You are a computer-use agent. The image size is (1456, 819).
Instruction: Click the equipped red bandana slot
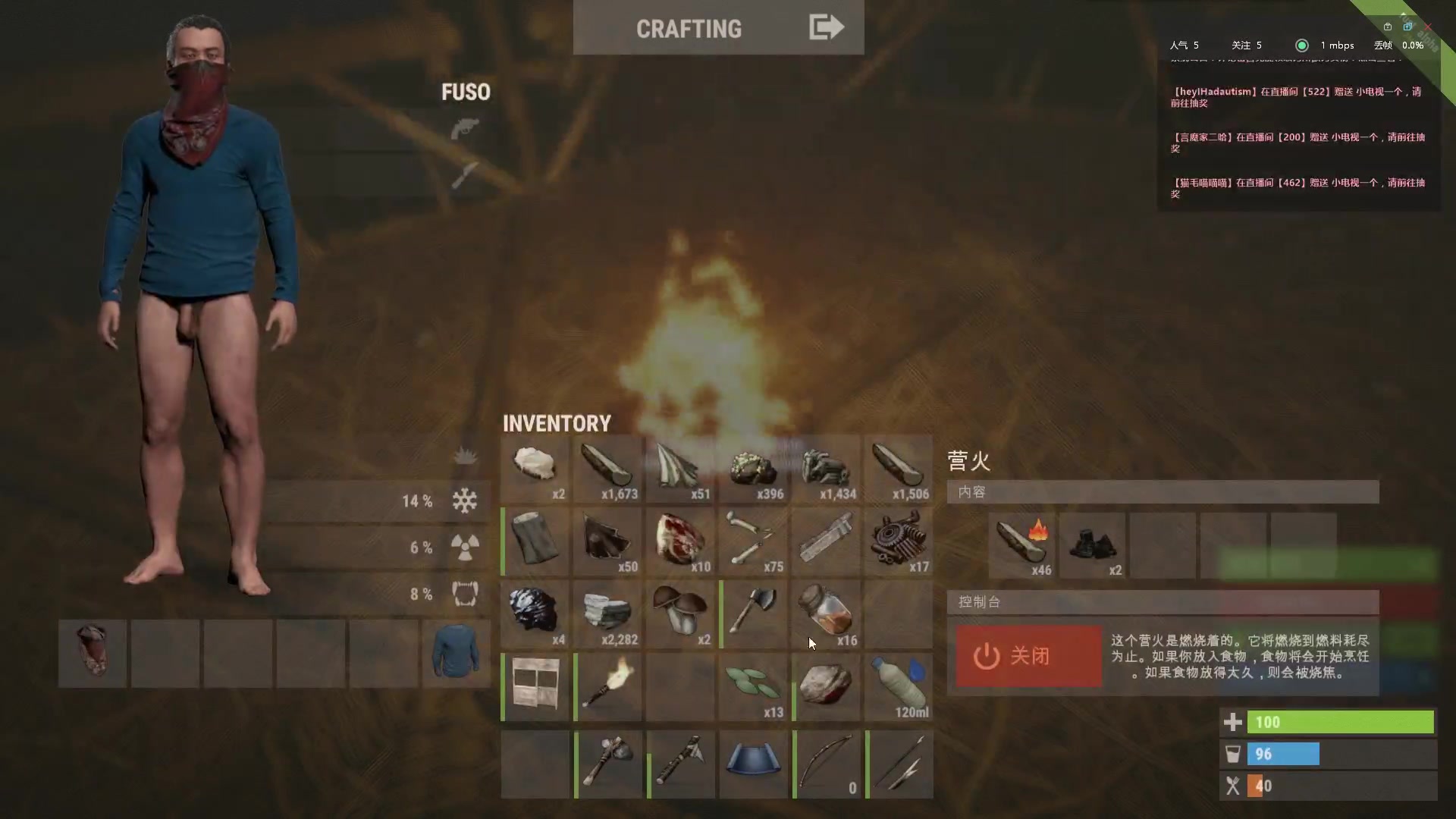pos(93,653)
